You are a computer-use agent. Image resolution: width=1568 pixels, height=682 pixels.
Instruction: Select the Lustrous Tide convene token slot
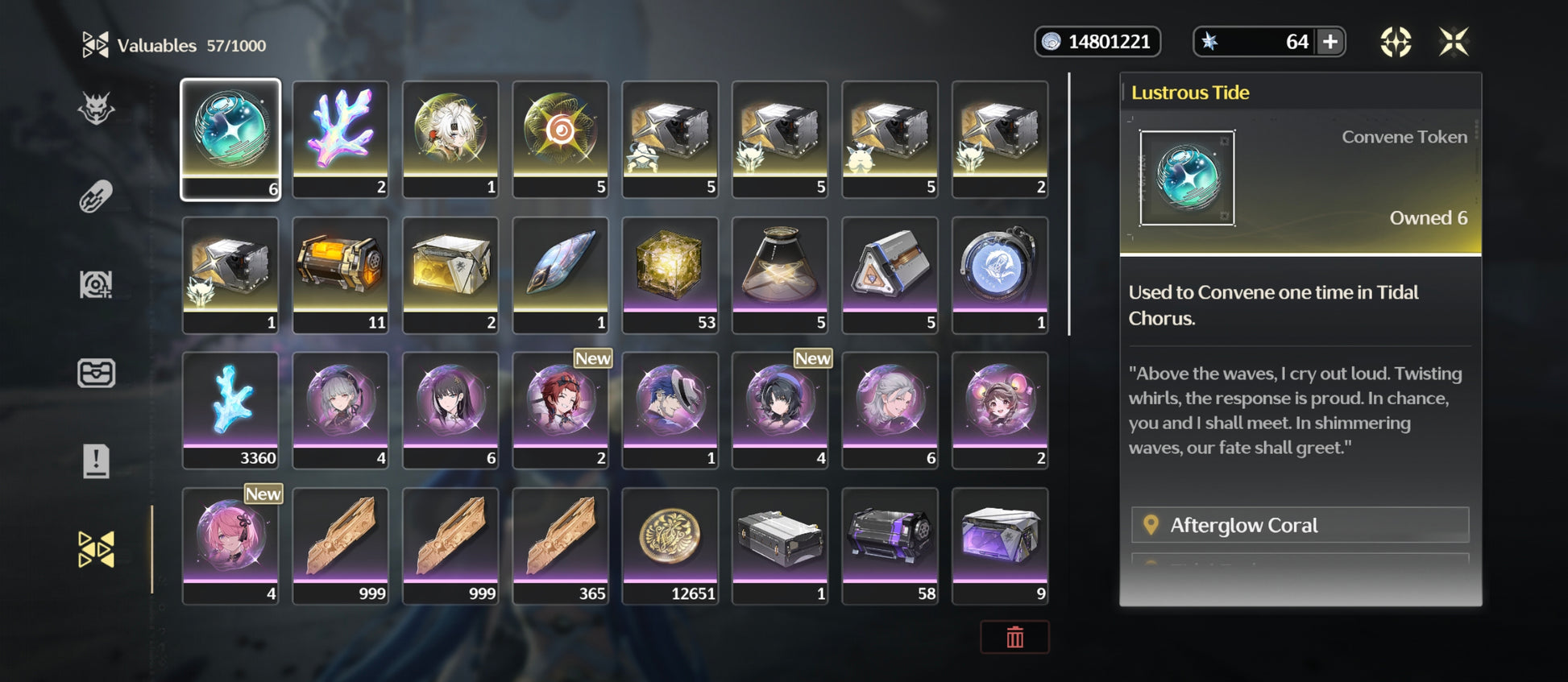pos(230,139)
